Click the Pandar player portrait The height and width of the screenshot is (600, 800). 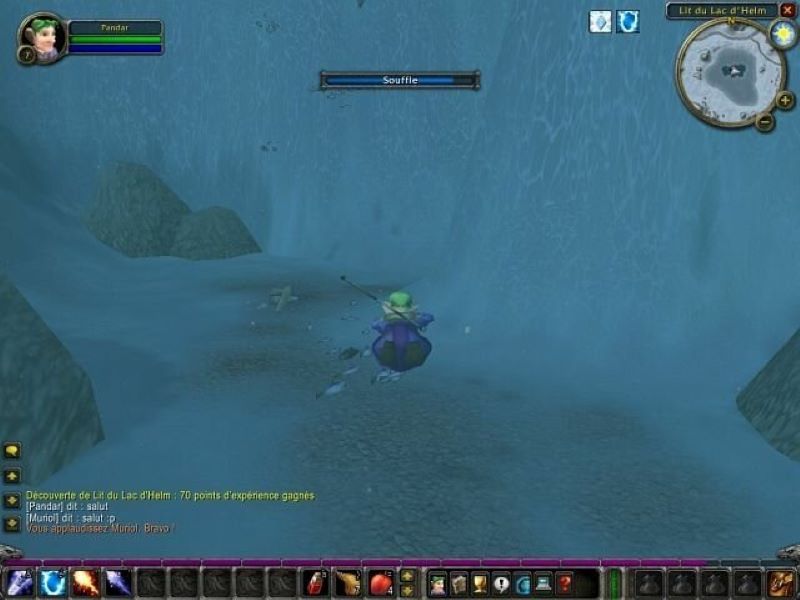(42, 37)
